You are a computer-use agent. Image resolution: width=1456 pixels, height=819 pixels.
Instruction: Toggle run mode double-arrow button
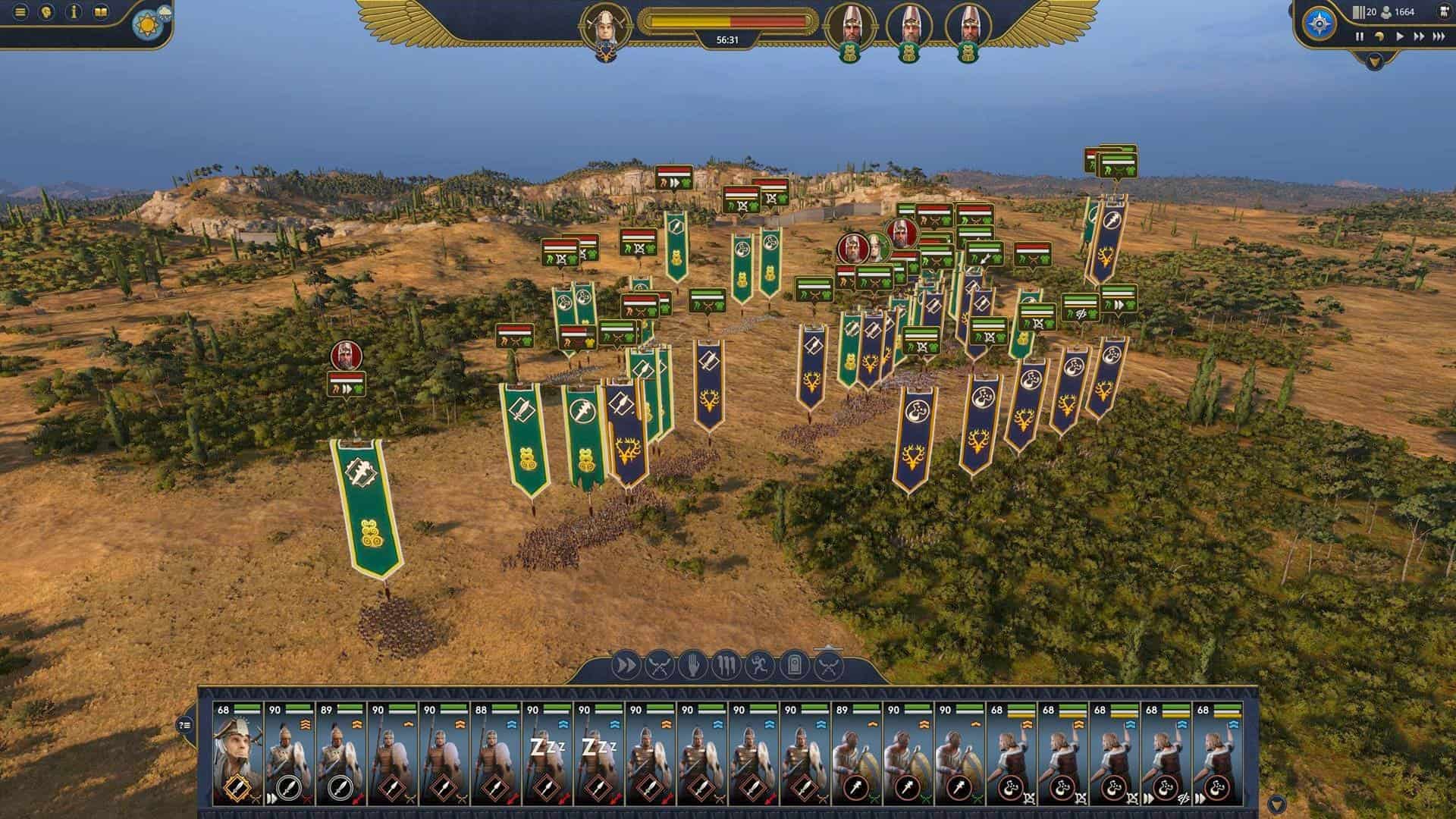626,667
